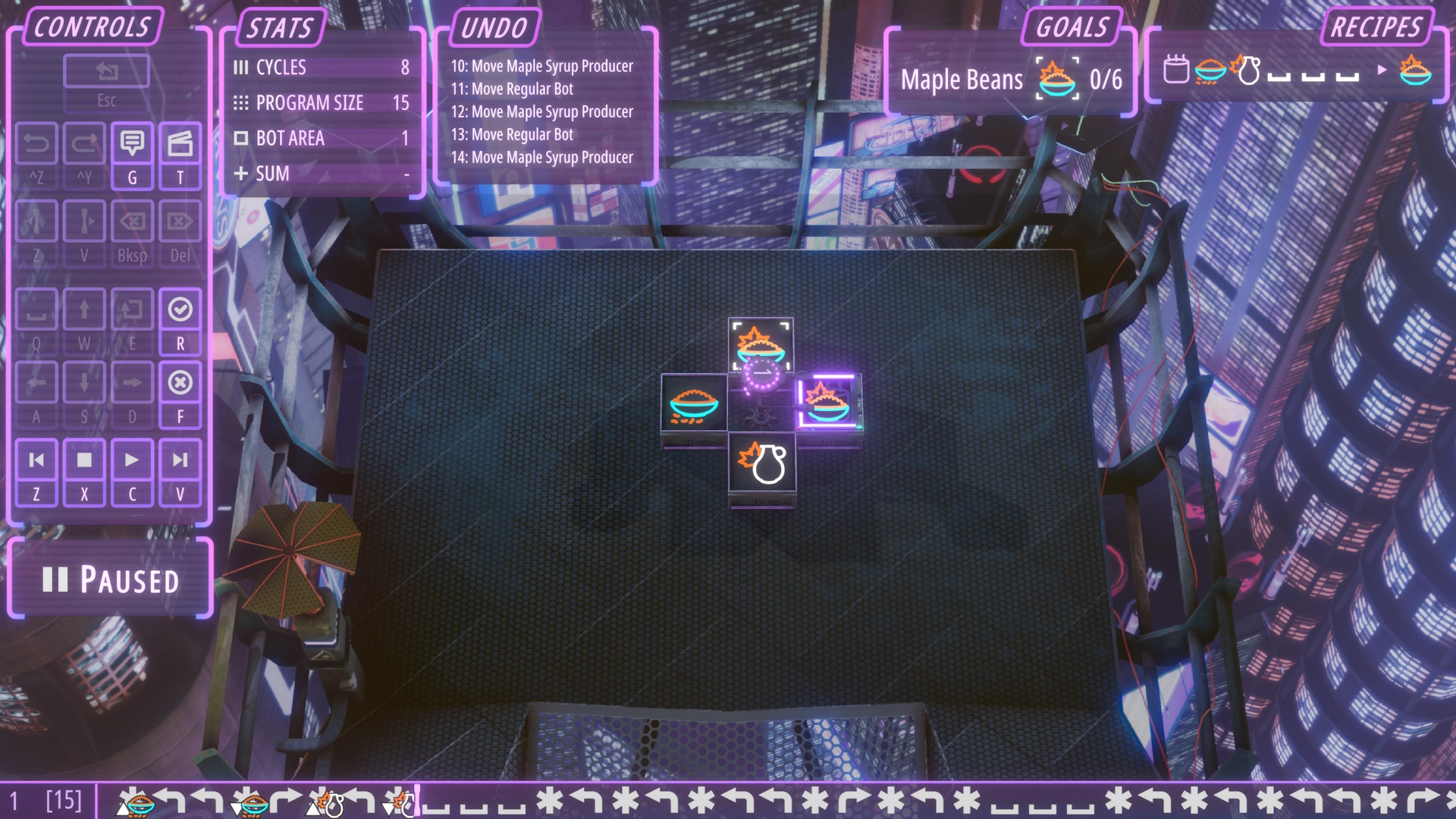This screenshot has height=819, width=1456.
Task: Select the confirm checkmark icon above the R key
Action: pos(180,309)
